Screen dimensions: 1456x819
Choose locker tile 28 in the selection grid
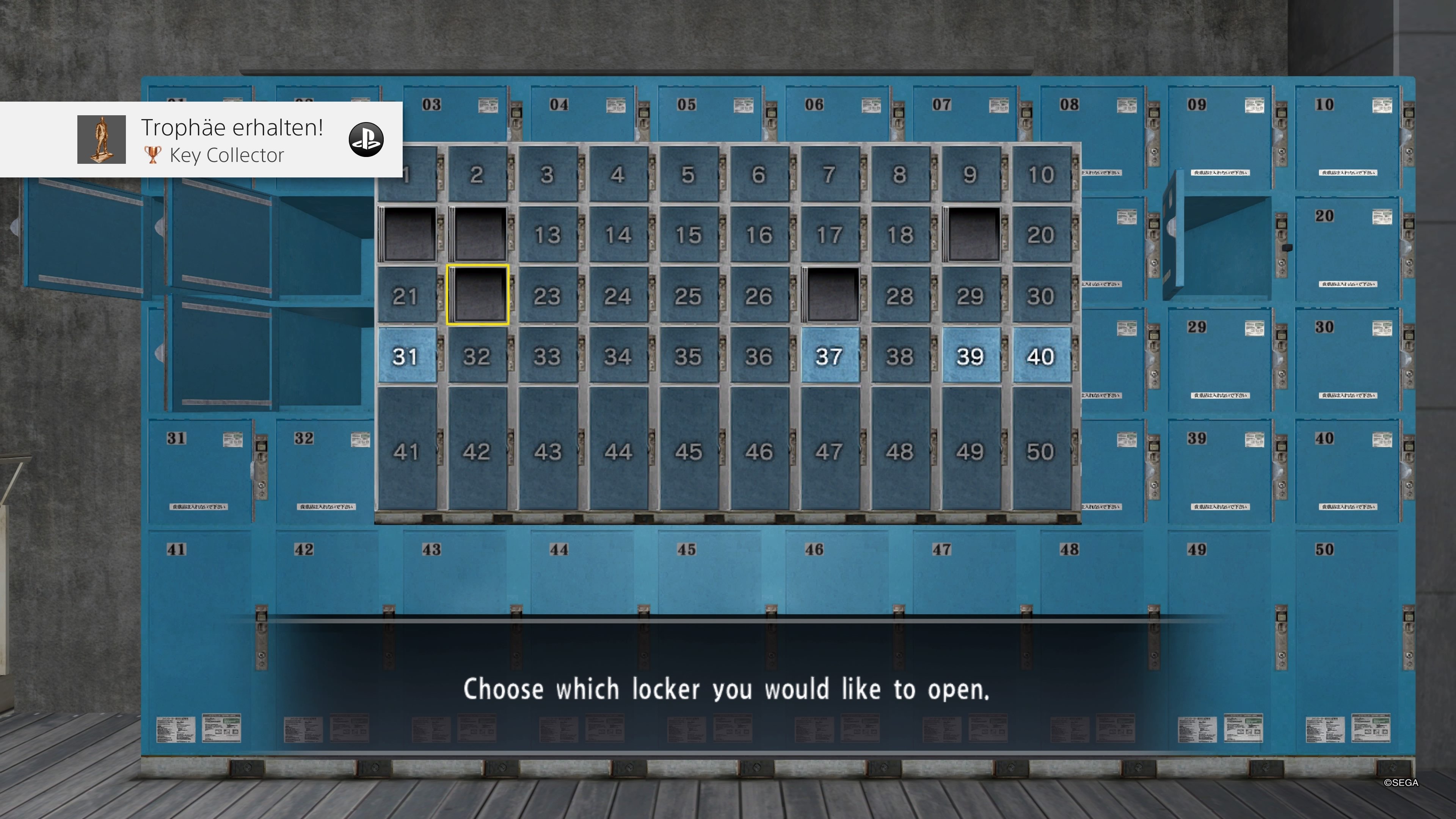[900, 296]
